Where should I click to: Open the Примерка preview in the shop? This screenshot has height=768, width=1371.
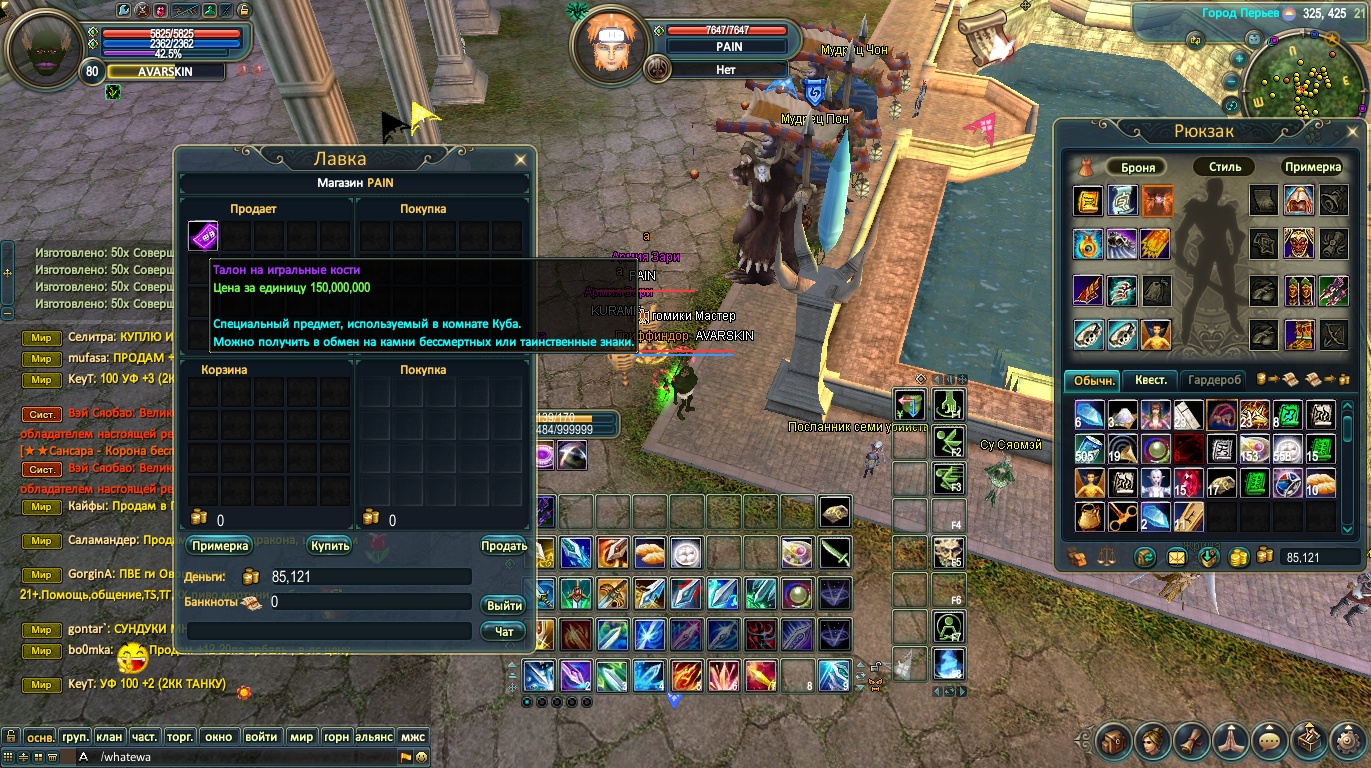[x=218, y=546]
